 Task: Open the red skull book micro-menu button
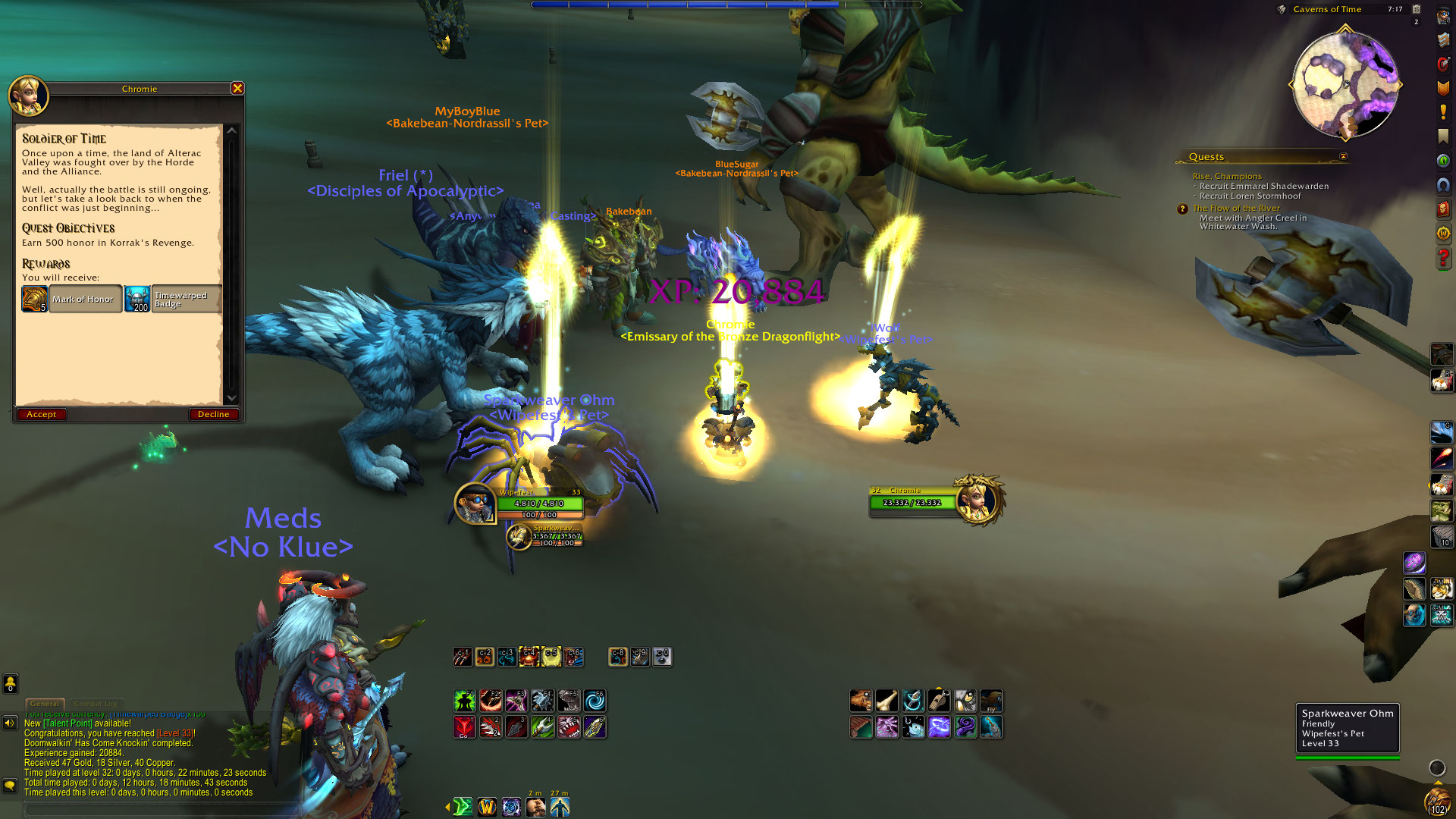tap(1442, 208)
